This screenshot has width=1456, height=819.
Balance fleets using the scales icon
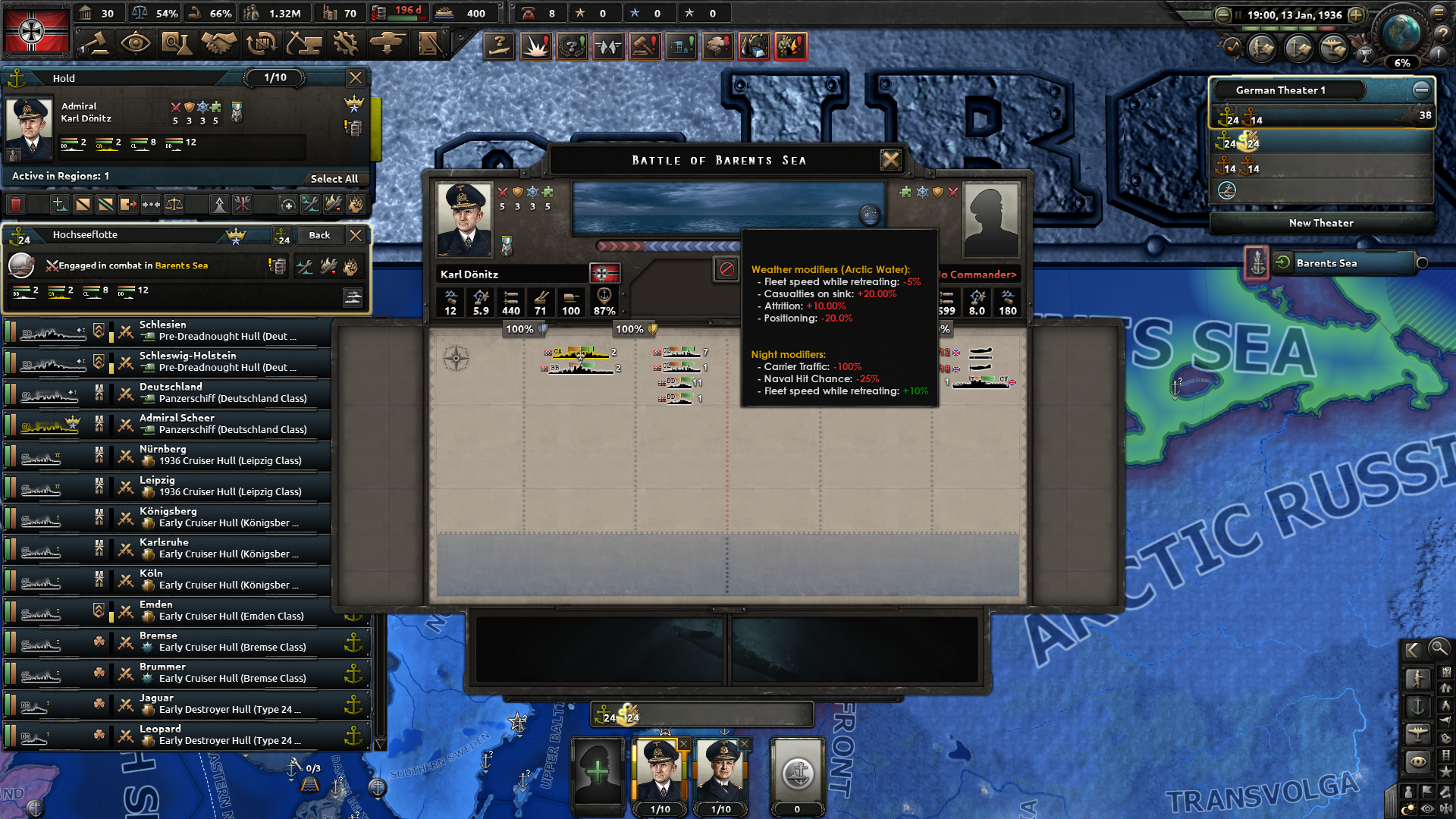click(174, 205)
